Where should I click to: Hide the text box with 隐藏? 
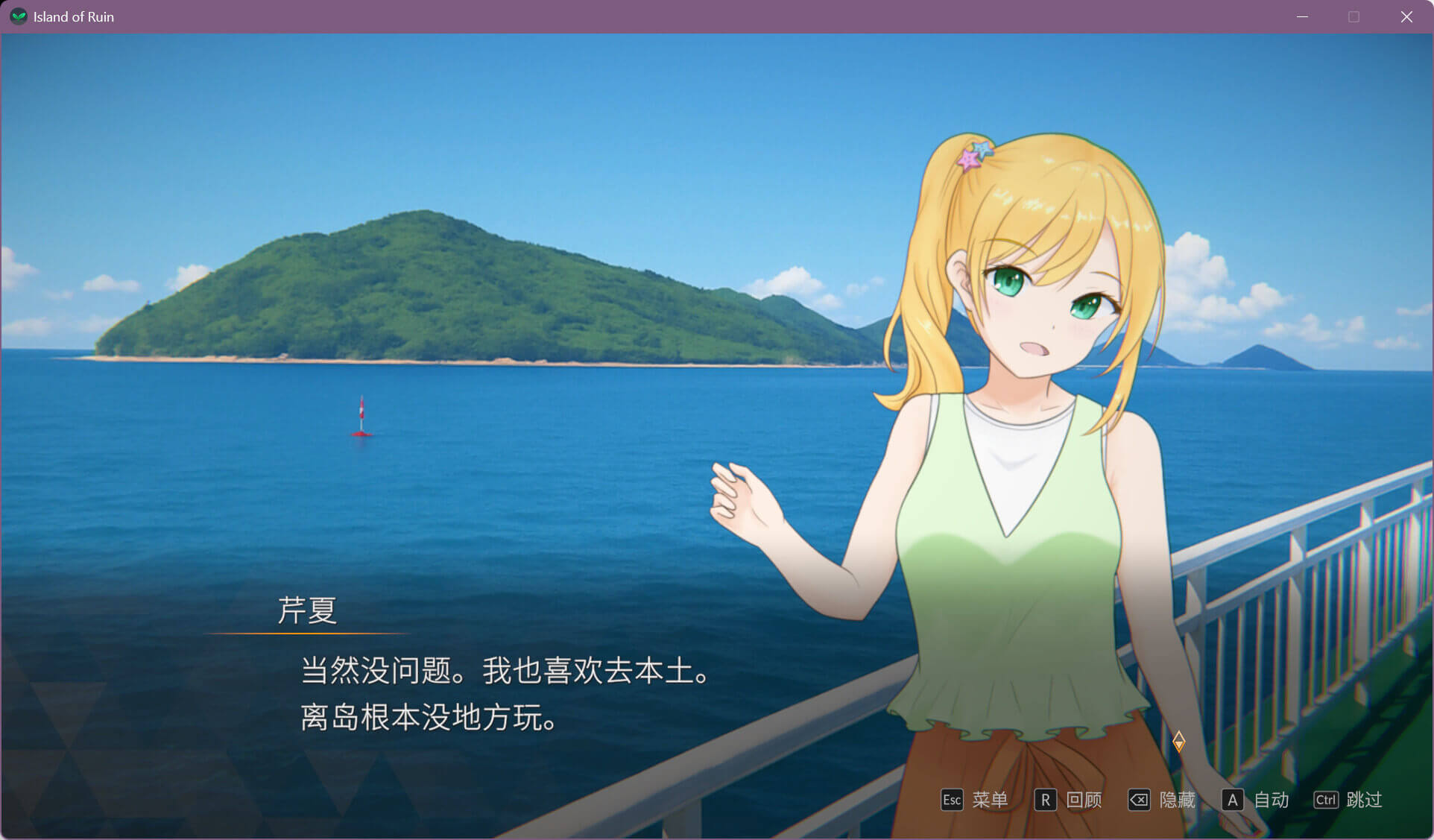[1161, 800]
